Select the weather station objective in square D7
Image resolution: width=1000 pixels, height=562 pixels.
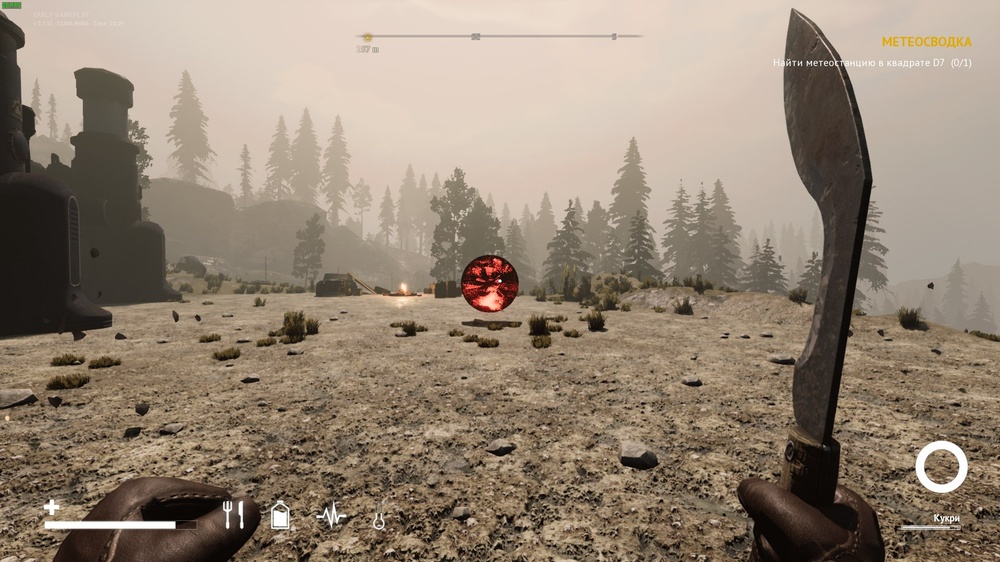[871, 63]
